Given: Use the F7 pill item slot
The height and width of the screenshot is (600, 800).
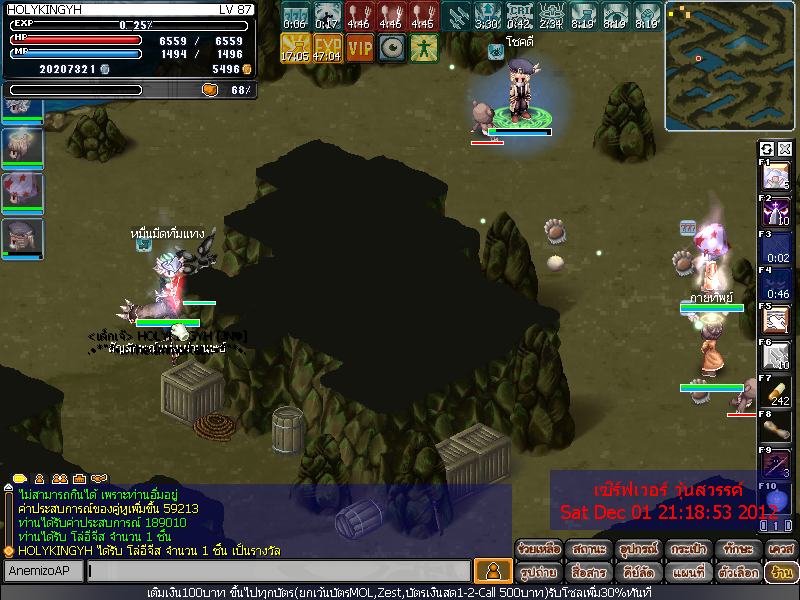Looking at the screenshot, I should click(777, 392).
